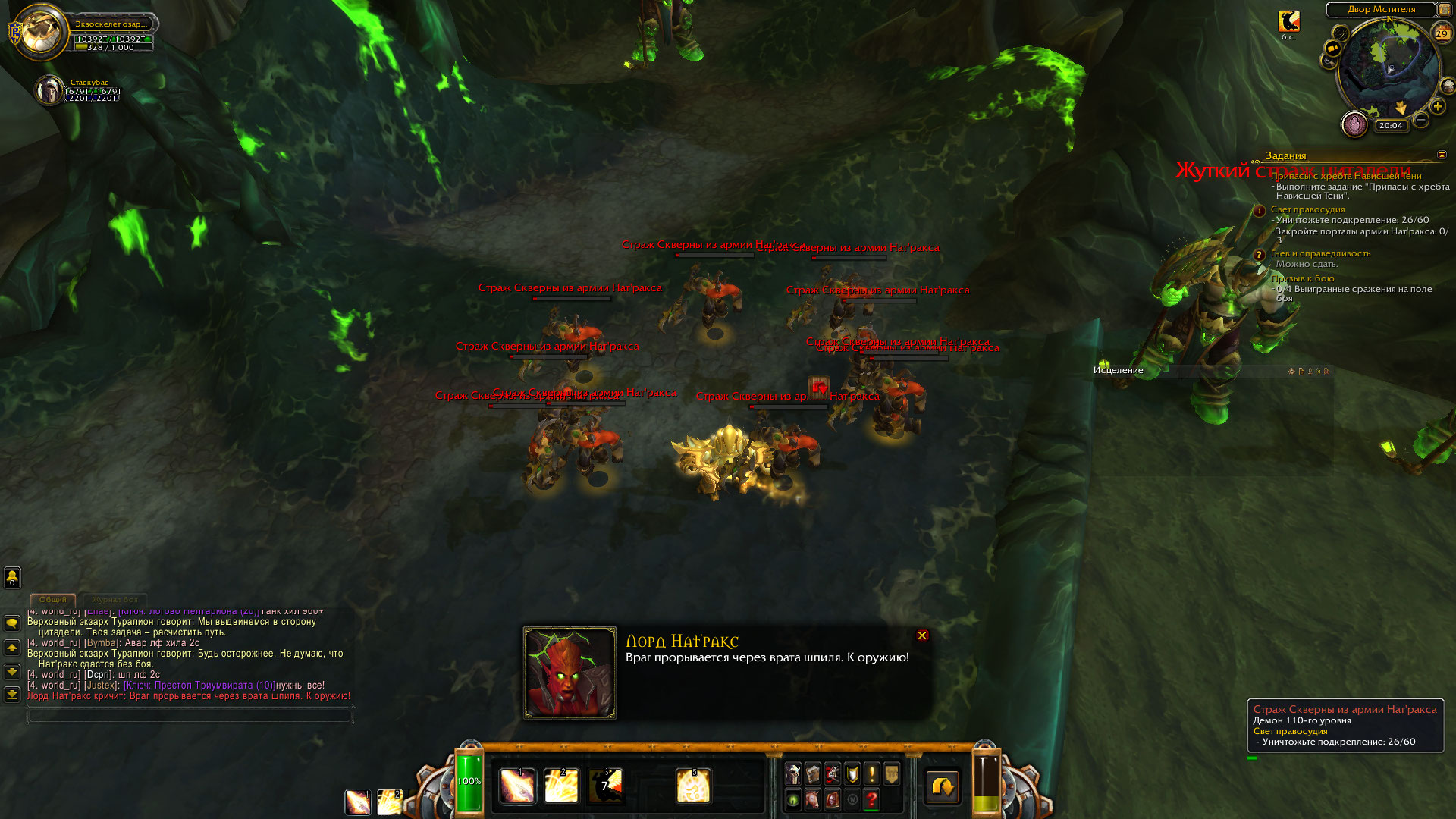Open the red question mark help button
This screenshot has height=819, width=1456.
(x=871, y=799)
